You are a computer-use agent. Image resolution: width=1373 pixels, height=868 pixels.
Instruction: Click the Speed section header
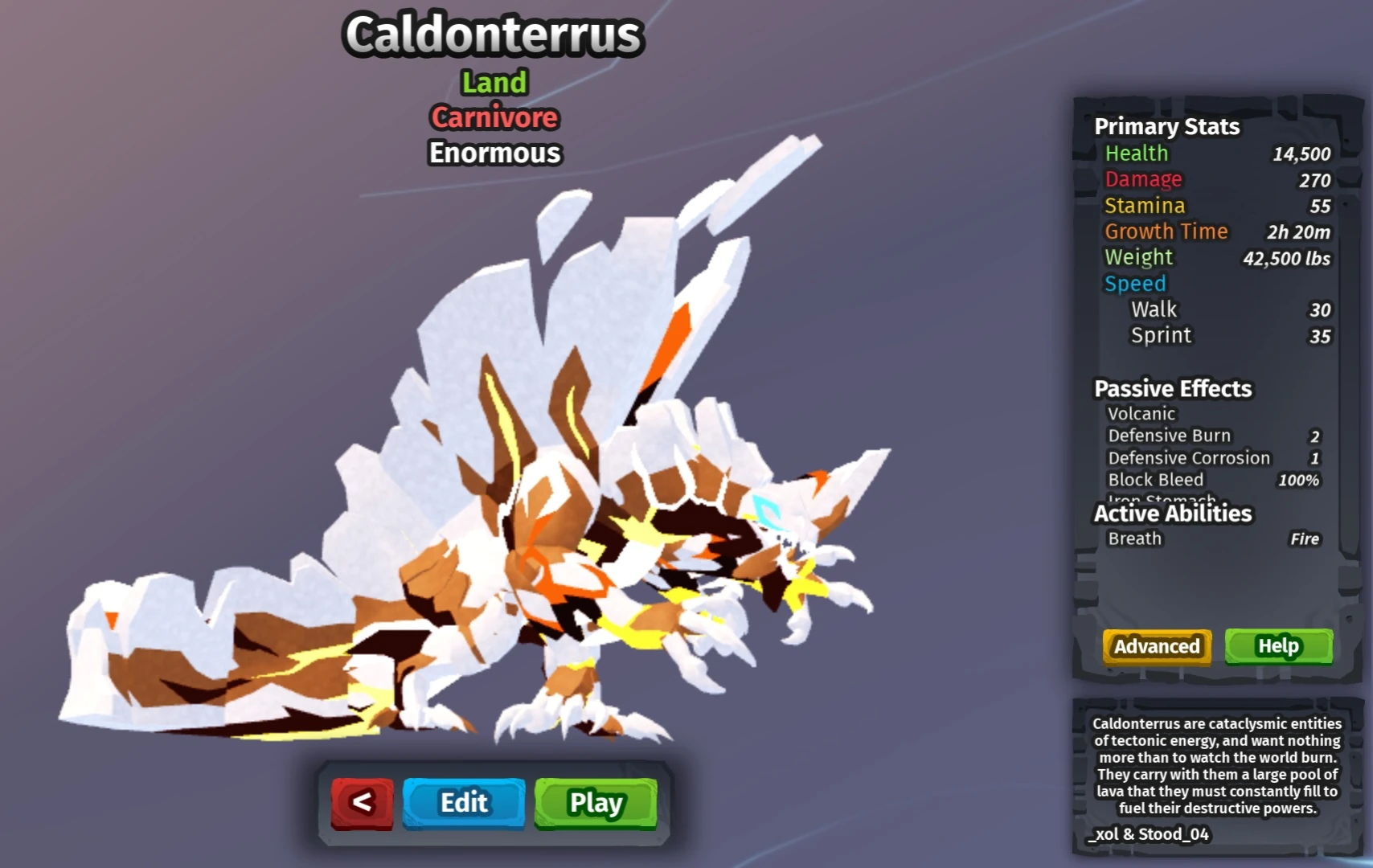[x=1135, y=283]
